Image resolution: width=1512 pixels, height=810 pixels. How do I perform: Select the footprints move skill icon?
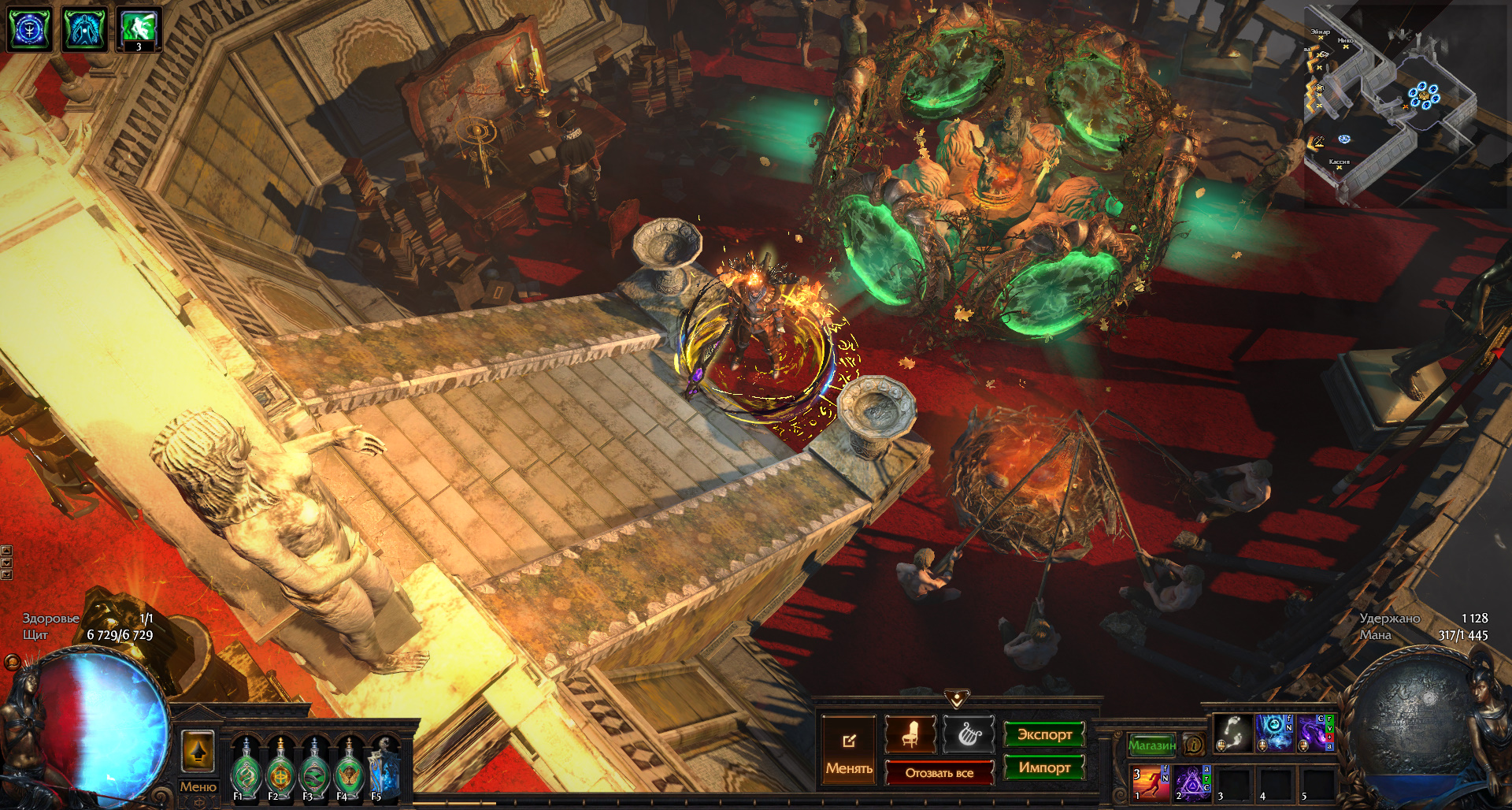tap(1233, 733)
